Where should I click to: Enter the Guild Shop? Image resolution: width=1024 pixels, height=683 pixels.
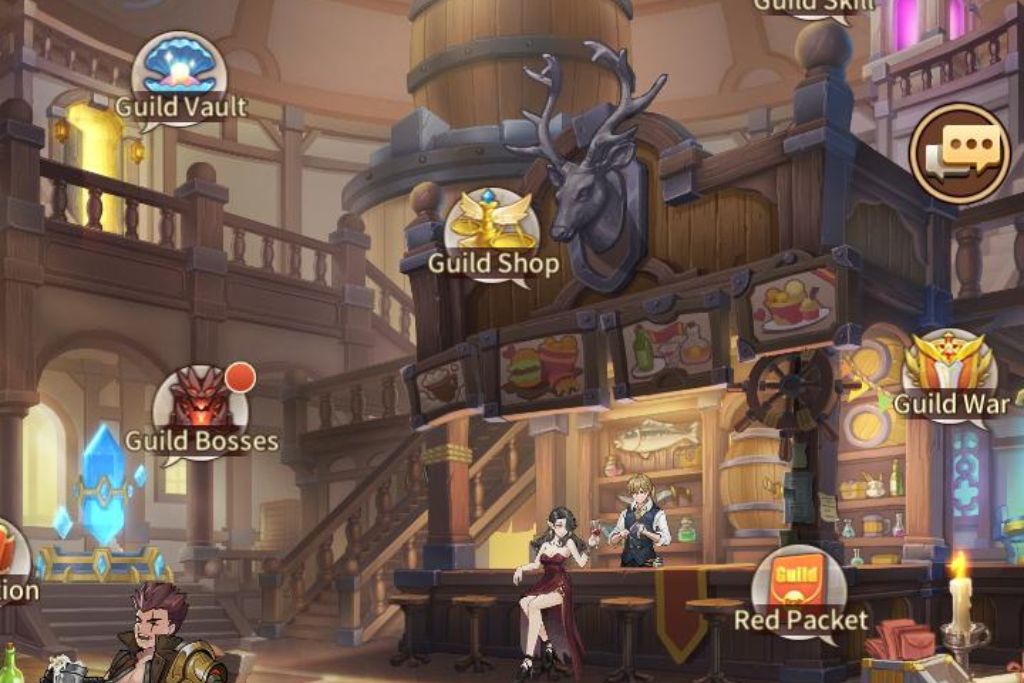pyautogui.click(x=492, y=236)
